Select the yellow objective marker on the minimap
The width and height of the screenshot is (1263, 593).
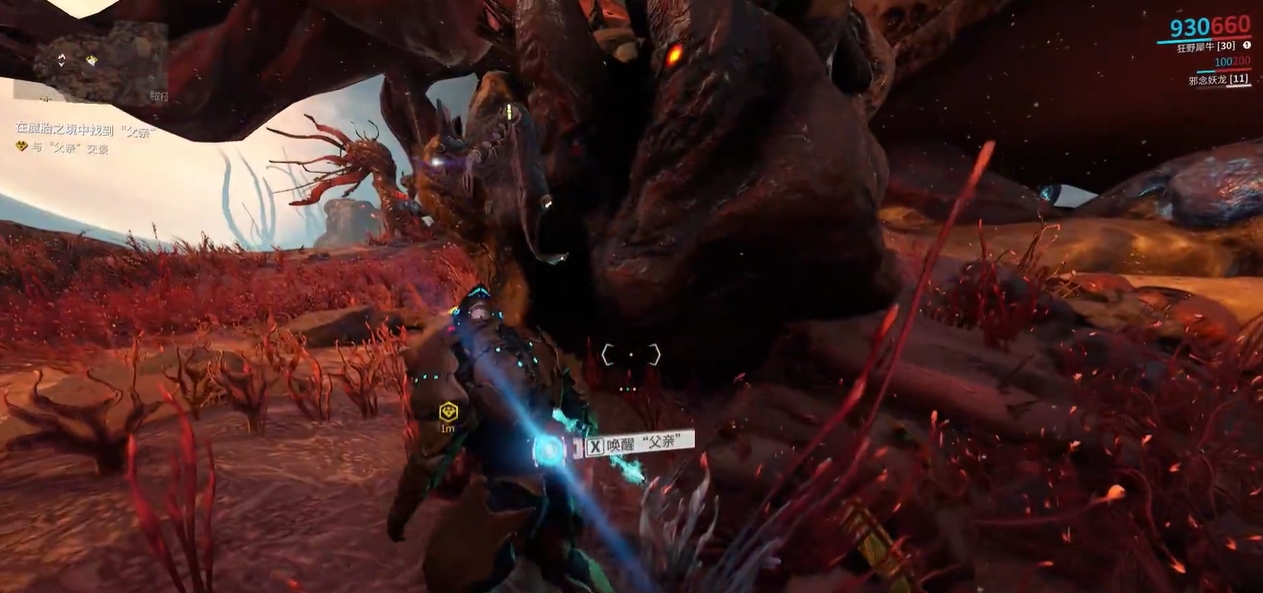pyautogui.click(x=91, y=60)
